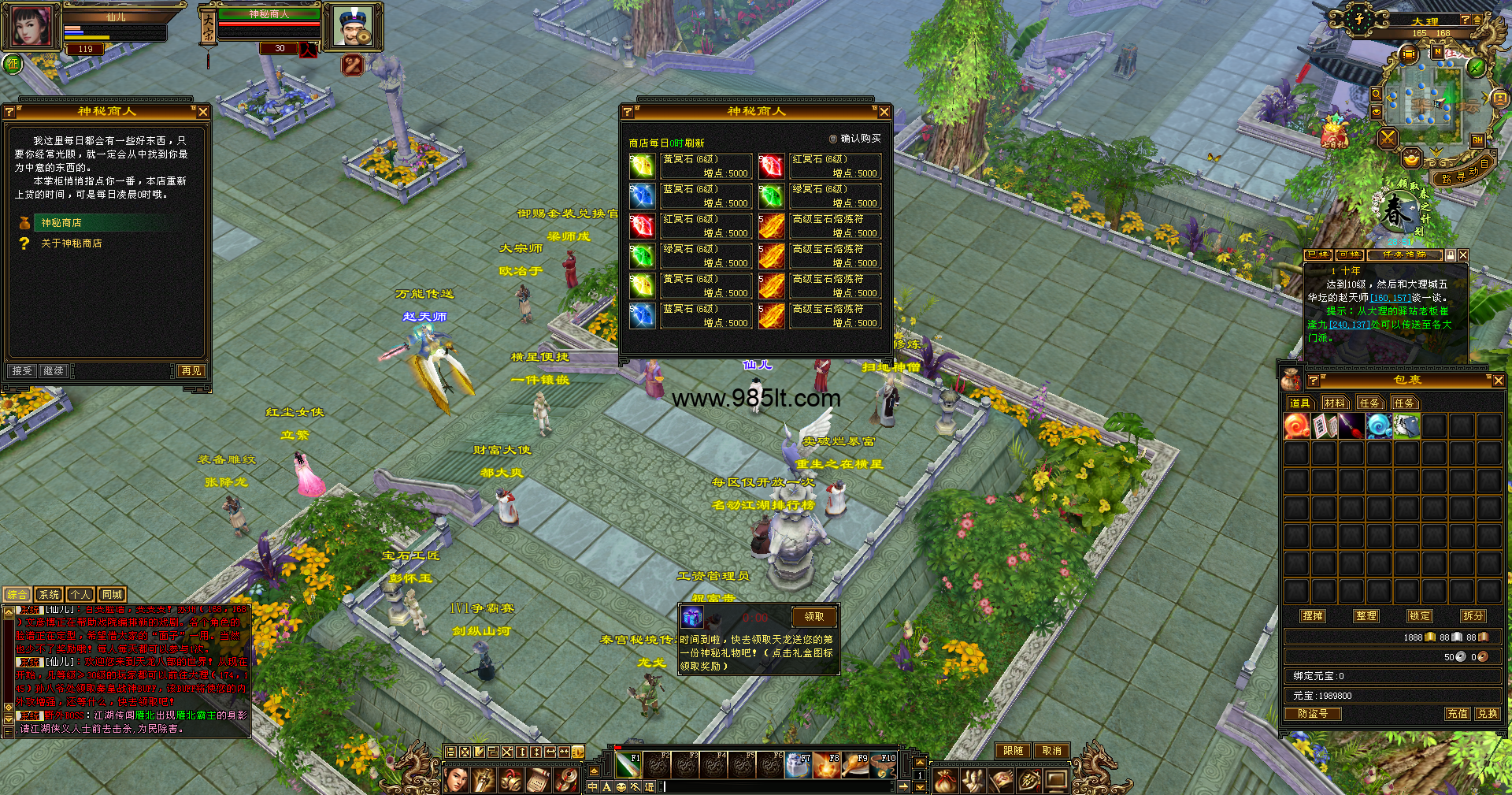Switch chat to the 同城 tab
Screen dimensions: 1512x795
pos(112,595)
